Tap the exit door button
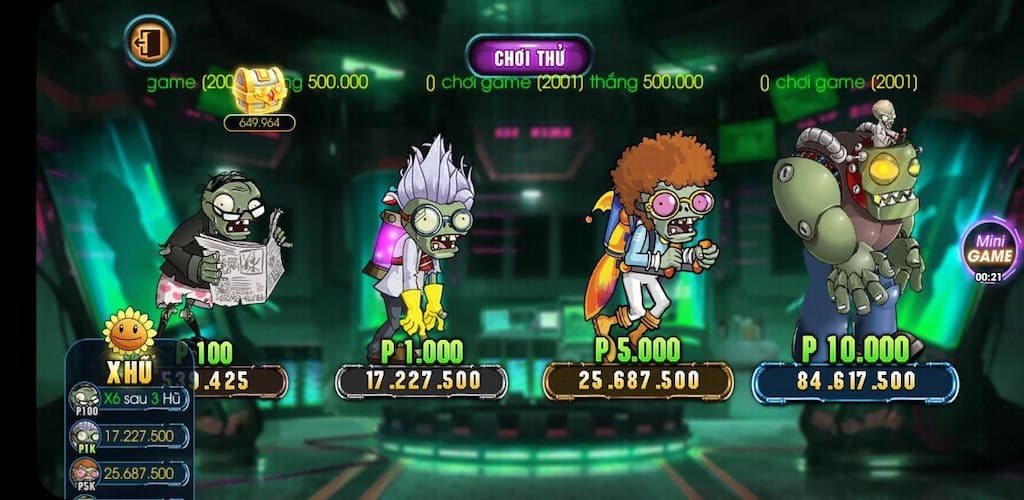1024x500 pixels. [150, 41]
